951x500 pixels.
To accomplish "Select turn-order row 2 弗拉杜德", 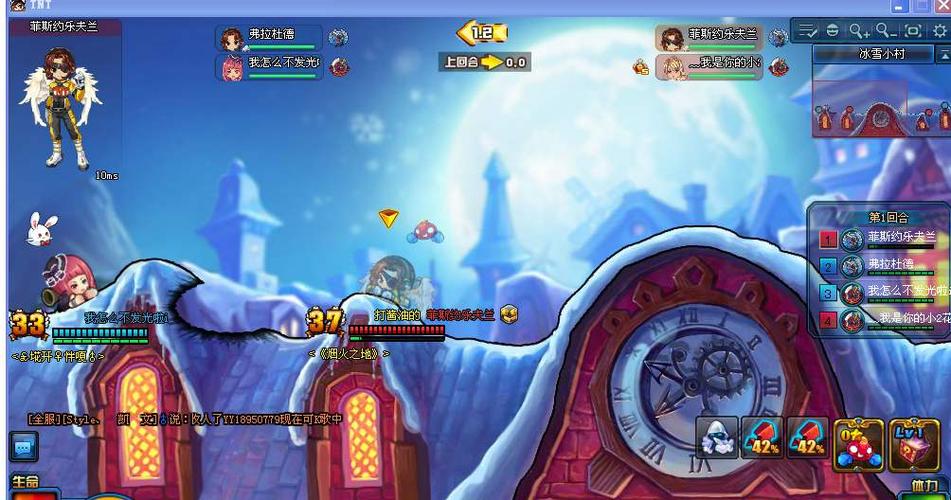I will [x=878, y=266].
